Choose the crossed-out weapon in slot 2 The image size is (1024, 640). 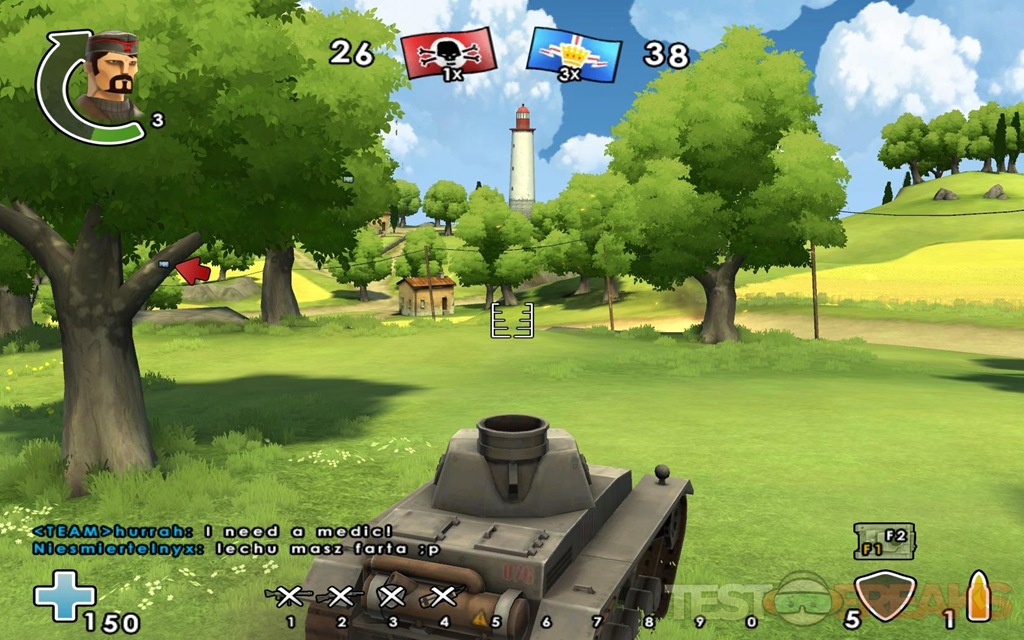[341, 597]
